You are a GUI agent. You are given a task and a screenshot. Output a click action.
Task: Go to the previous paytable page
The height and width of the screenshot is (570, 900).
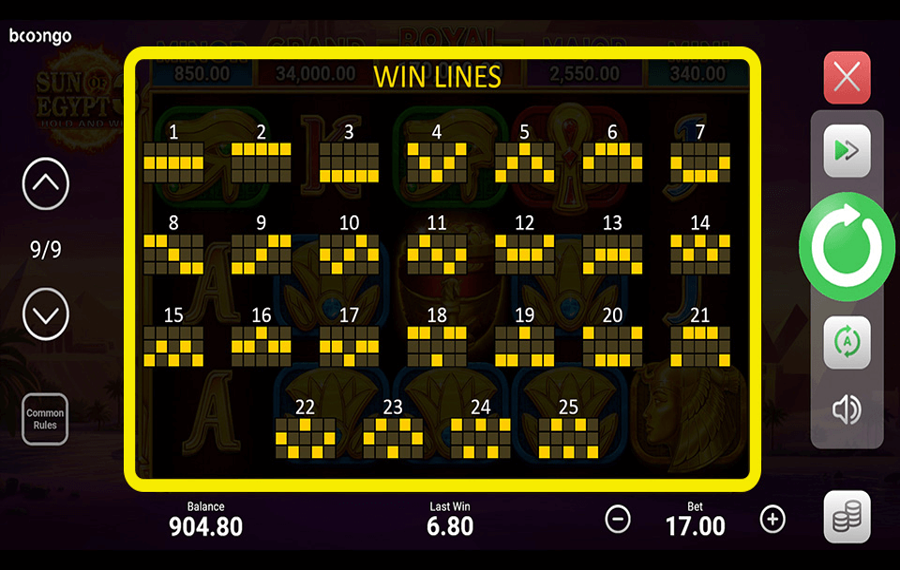(x=45, y=184)
